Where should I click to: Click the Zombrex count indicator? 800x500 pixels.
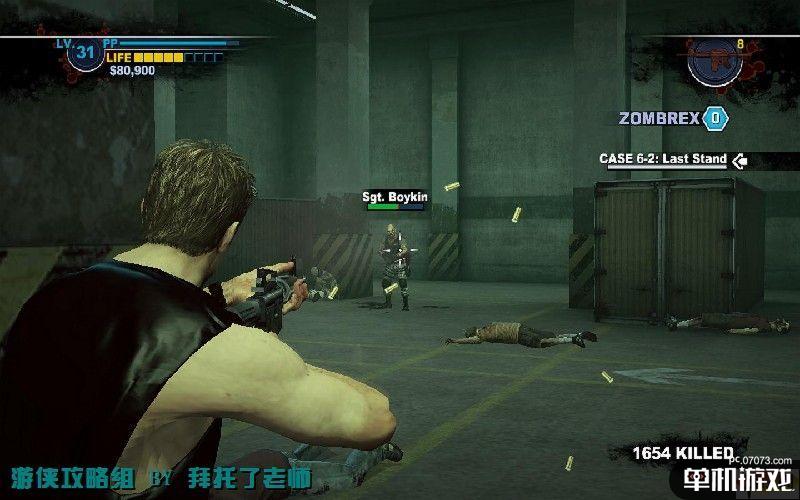pos(714,118)
